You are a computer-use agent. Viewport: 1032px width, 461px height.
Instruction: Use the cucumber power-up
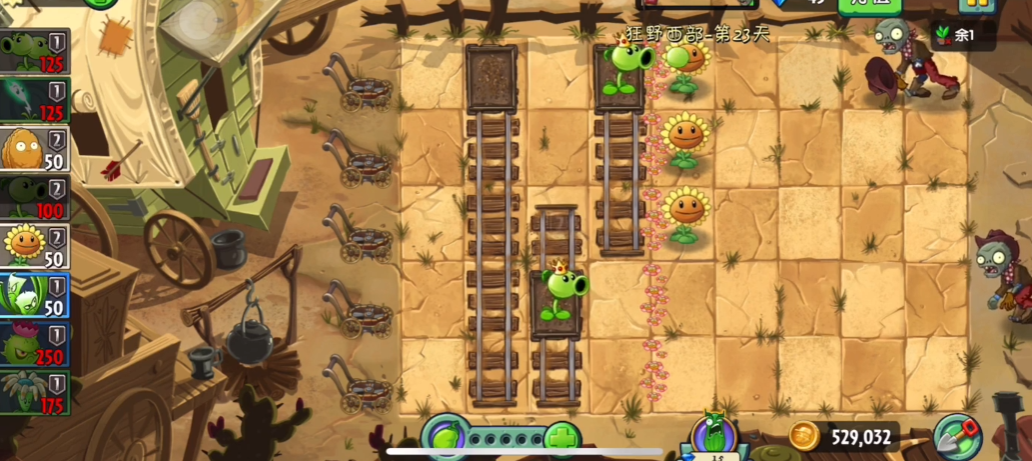coord(715,435)
